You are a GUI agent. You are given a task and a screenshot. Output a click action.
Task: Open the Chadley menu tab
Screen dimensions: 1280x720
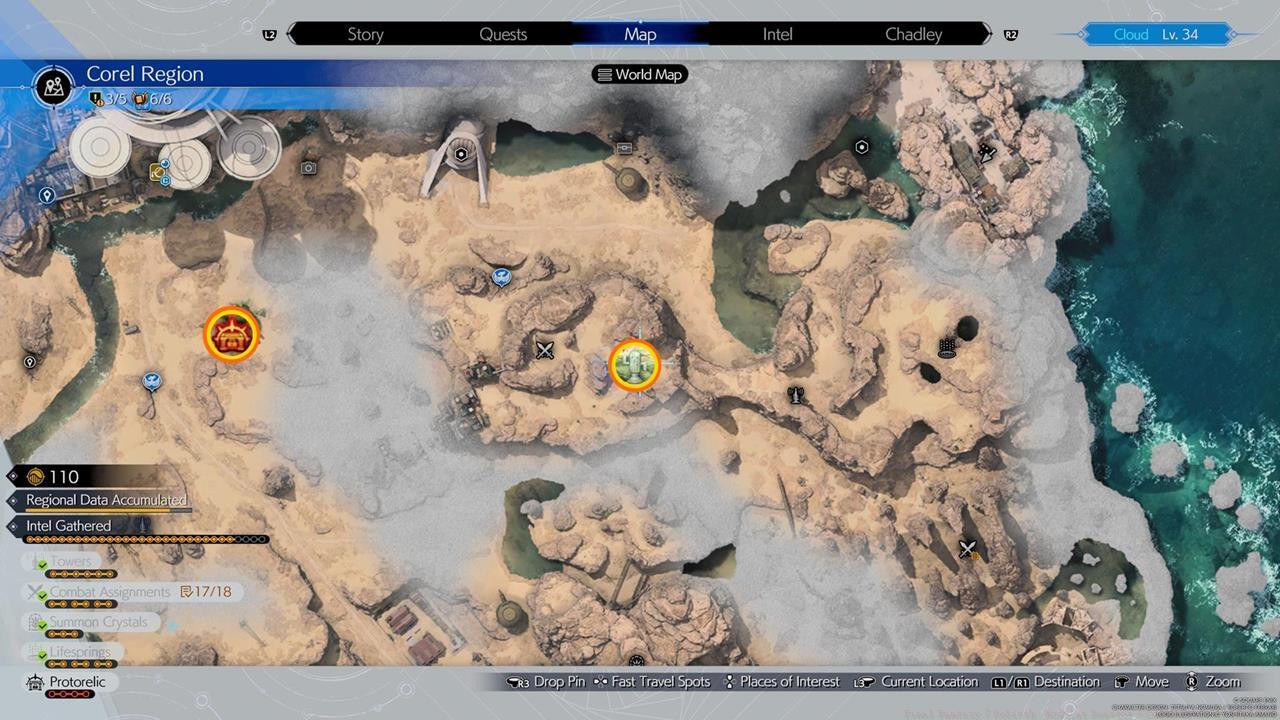[x=912, y=34]
